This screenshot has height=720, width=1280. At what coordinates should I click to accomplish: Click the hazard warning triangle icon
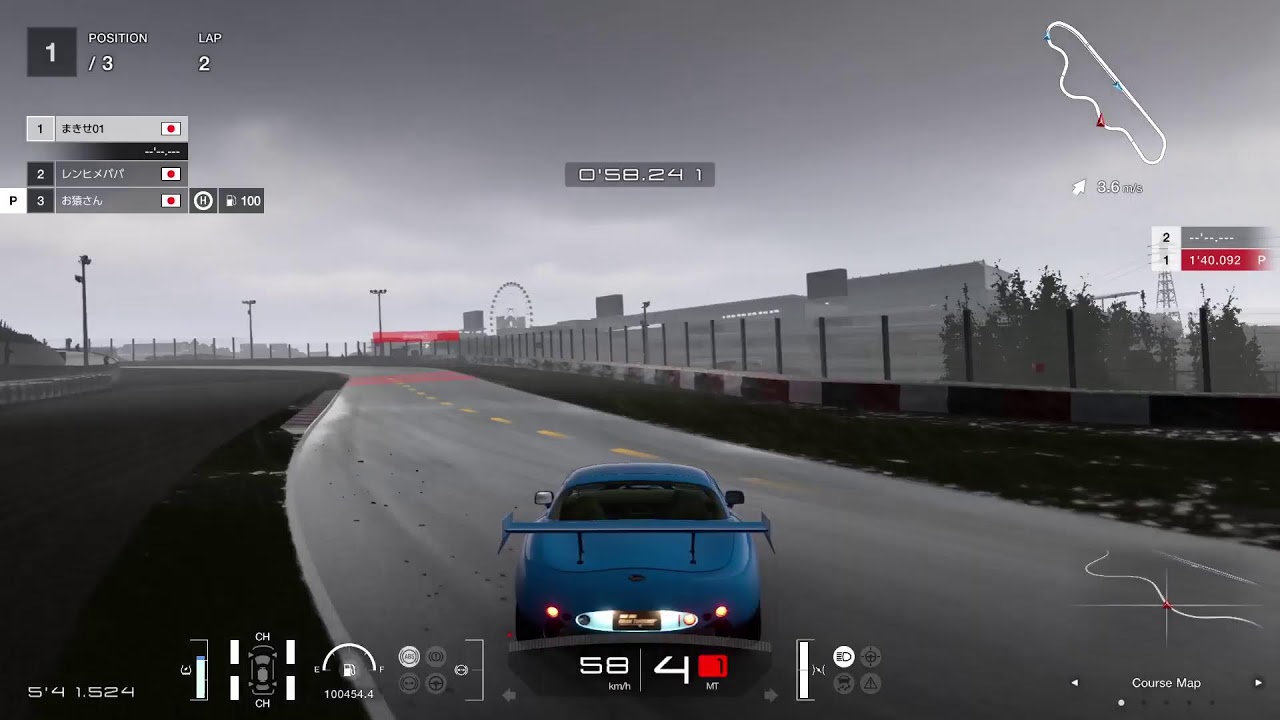click(871, 684)
